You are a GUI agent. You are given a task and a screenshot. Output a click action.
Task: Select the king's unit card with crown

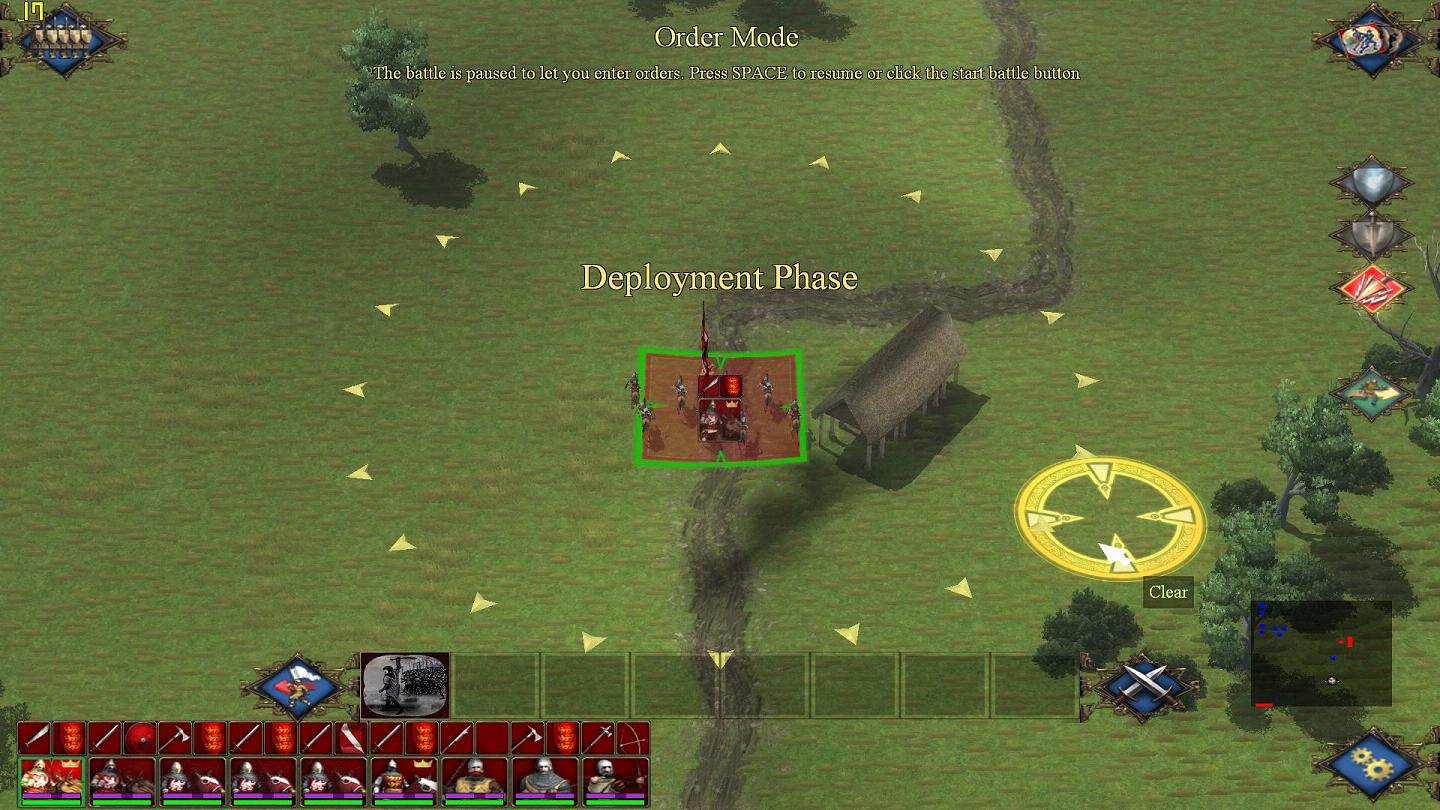[51, 780]
